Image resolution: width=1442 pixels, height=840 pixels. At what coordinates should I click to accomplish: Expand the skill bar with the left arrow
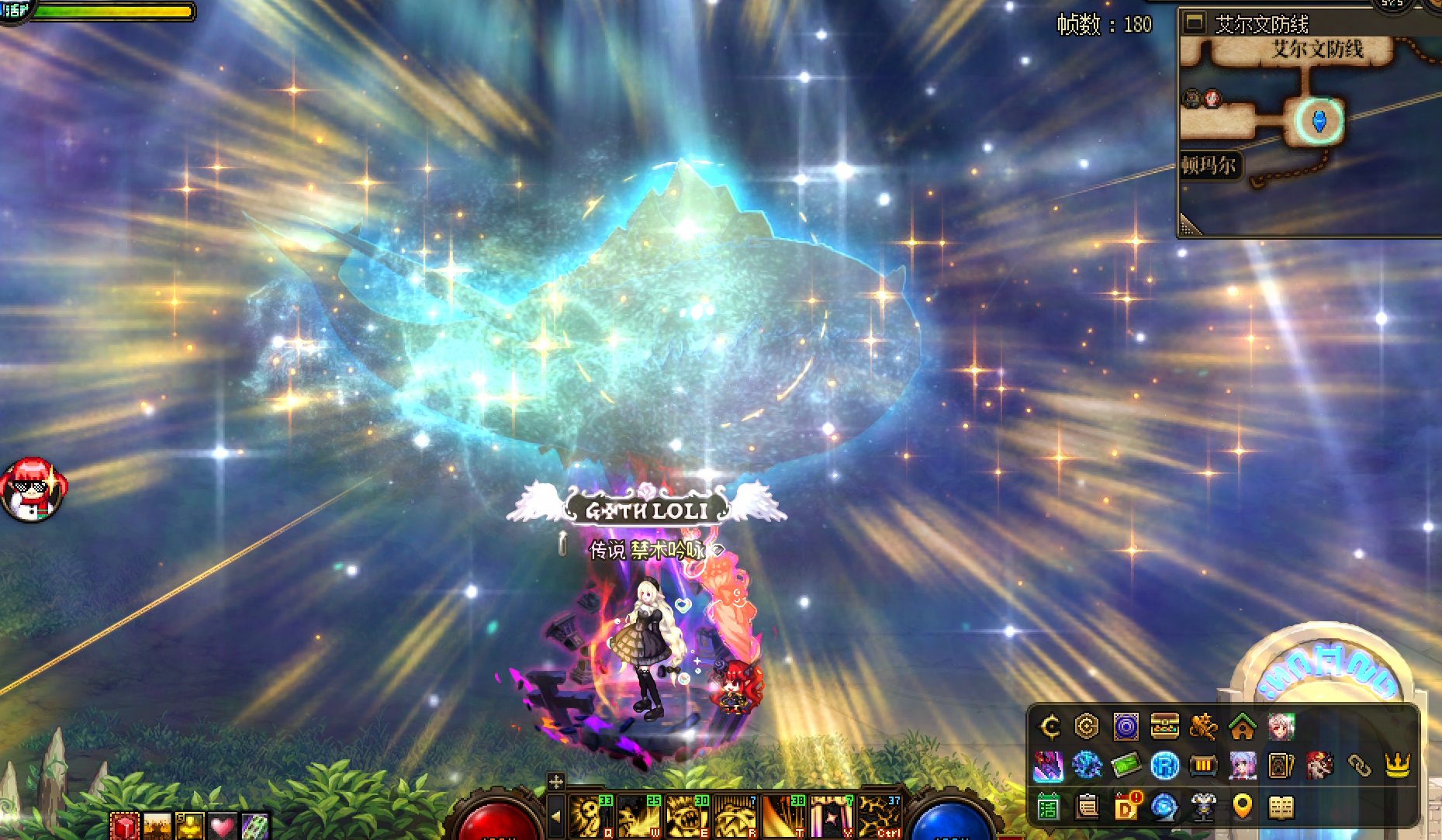[x=555, y=816]
